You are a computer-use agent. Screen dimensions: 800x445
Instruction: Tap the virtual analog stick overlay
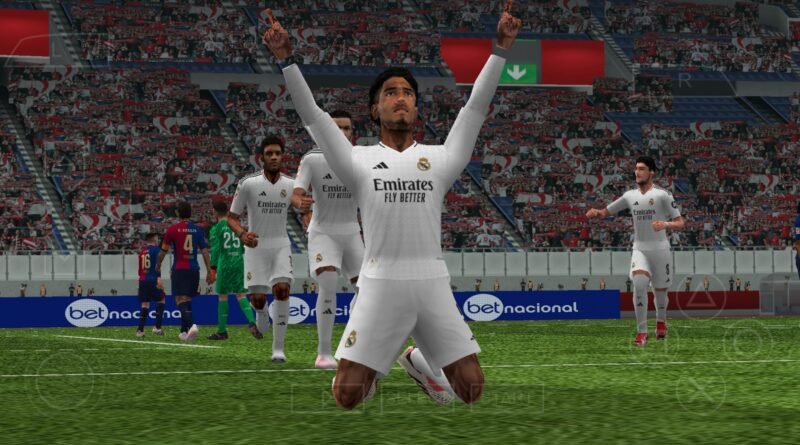pos(65,381)
